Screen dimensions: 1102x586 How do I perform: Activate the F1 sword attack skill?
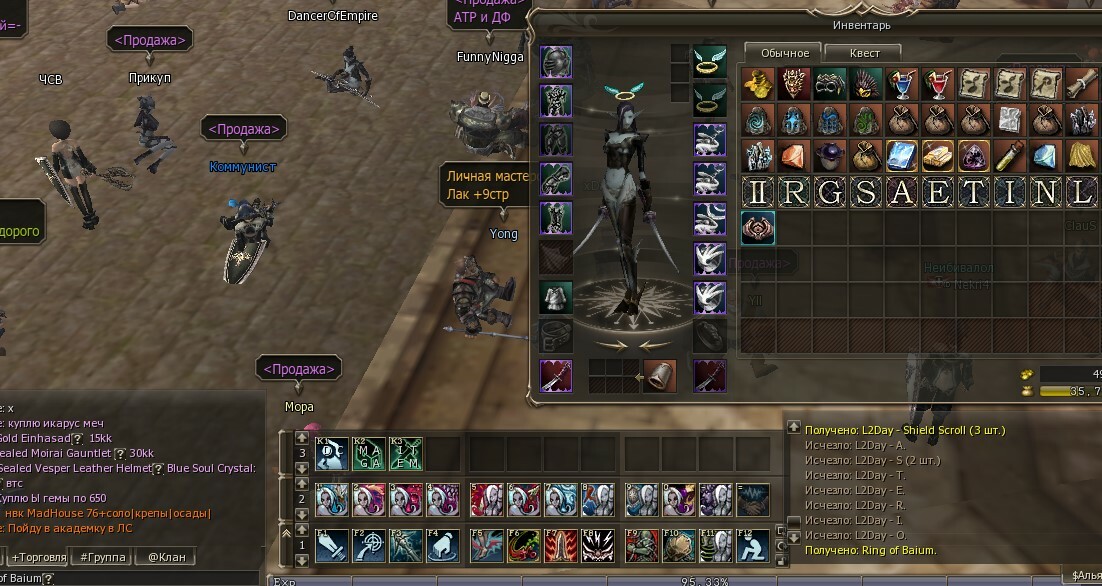pyautogui.click(x=332, y=546)
